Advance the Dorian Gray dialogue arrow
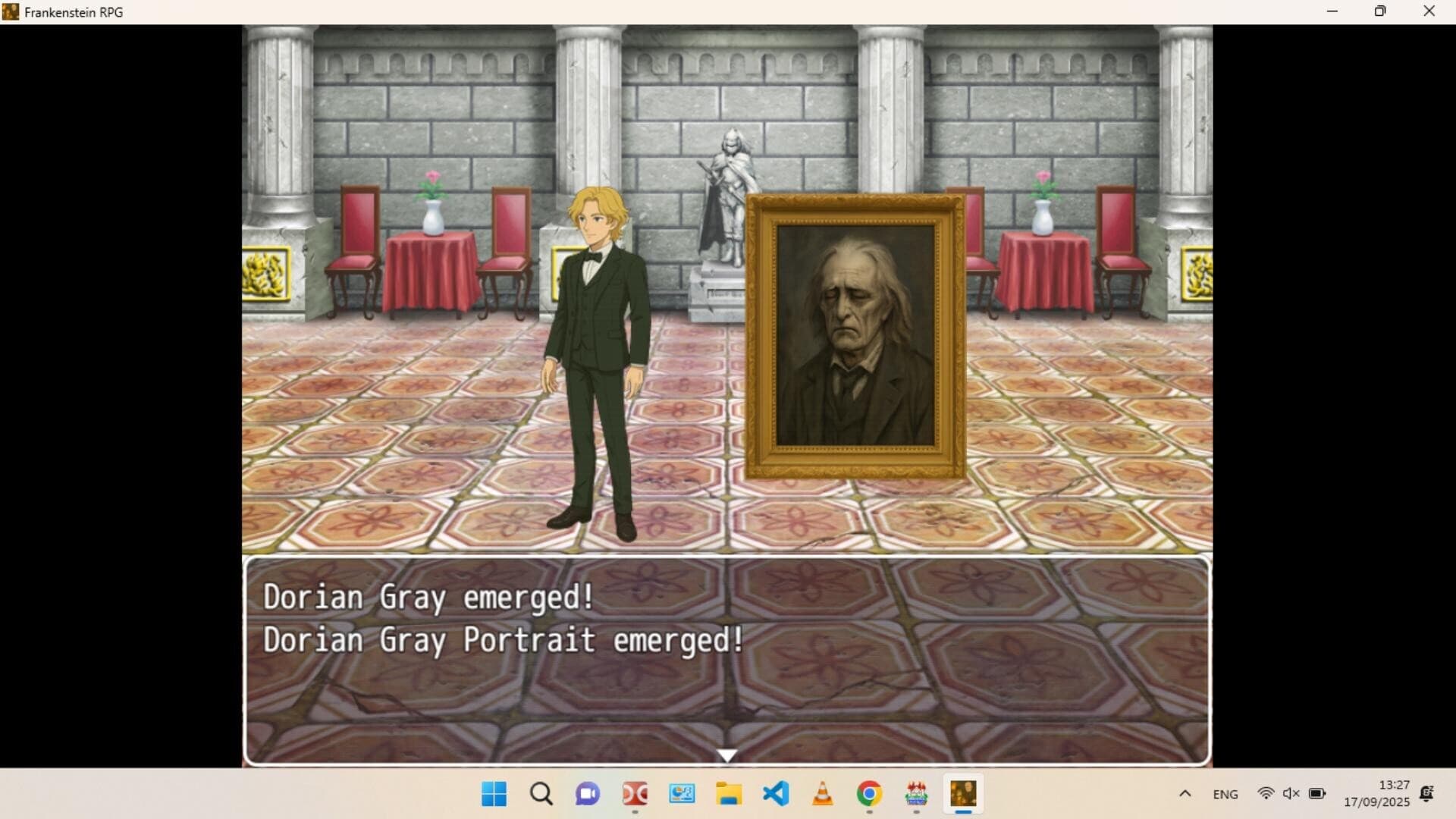The width and height of the screenshot is (1456, 819). (x=726, y=755)
